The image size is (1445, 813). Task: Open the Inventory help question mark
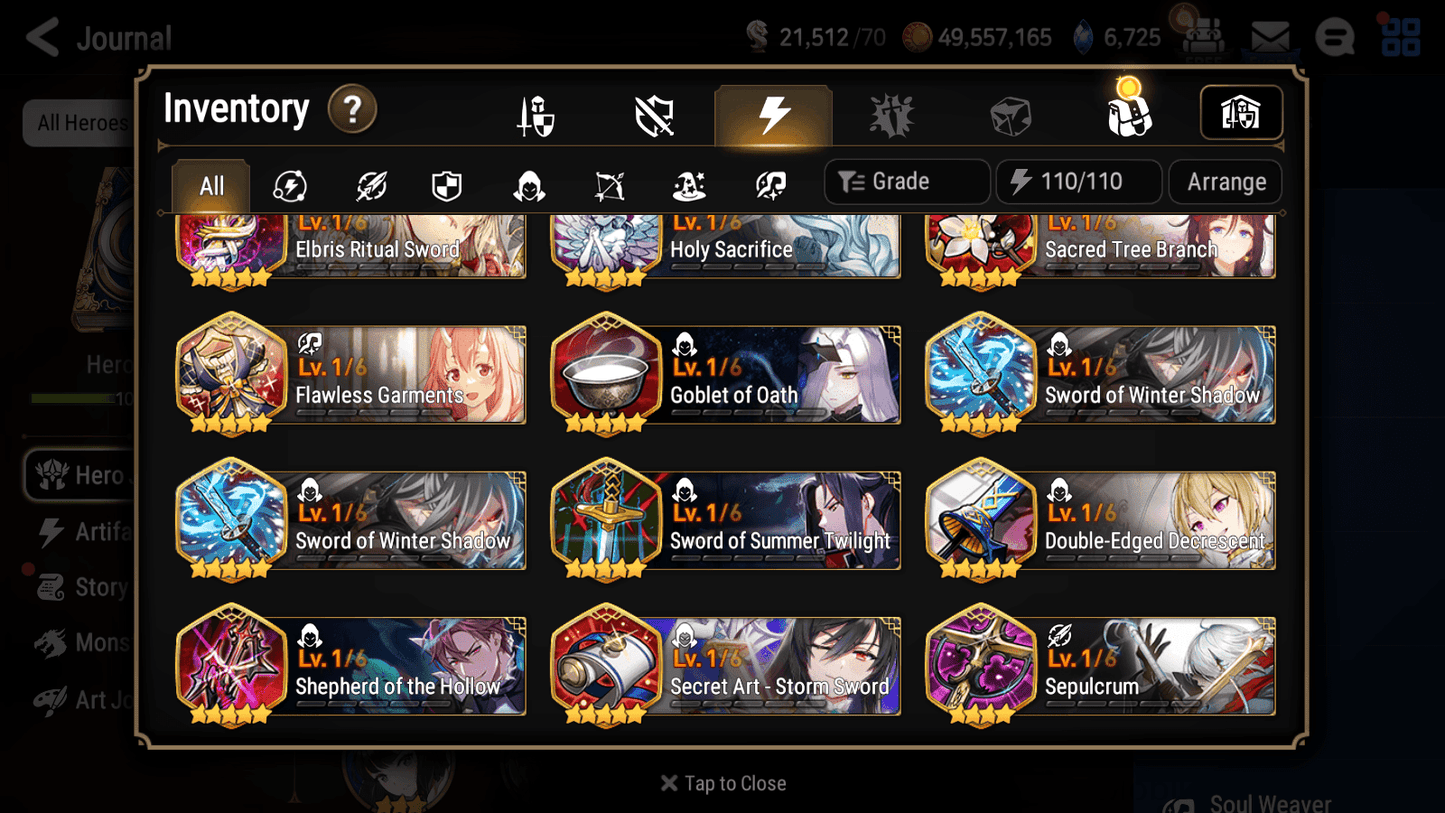(353, 110)
